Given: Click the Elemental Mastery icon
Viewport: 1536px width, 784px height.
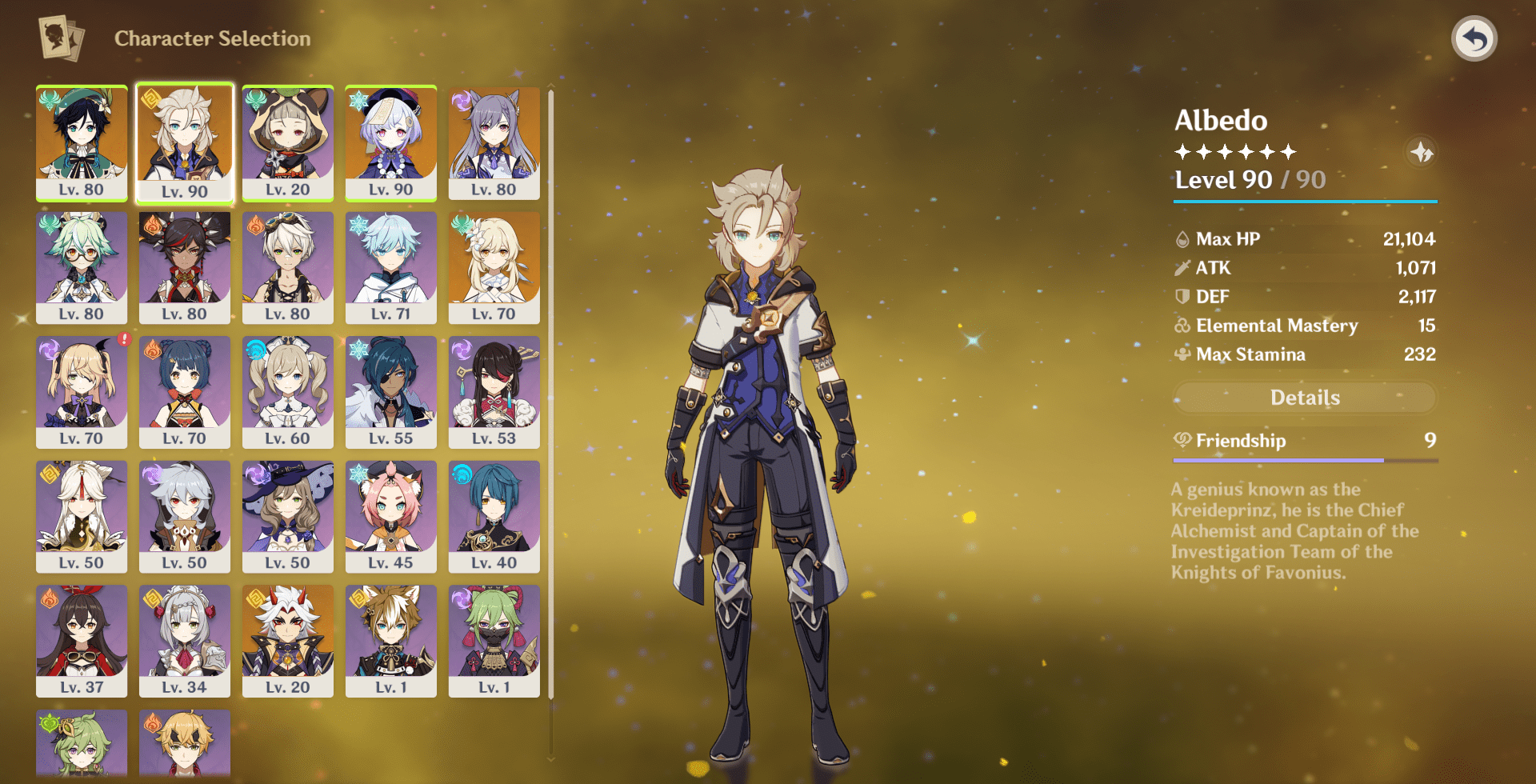Looking at the screenshot, I should coord(1182,326).
